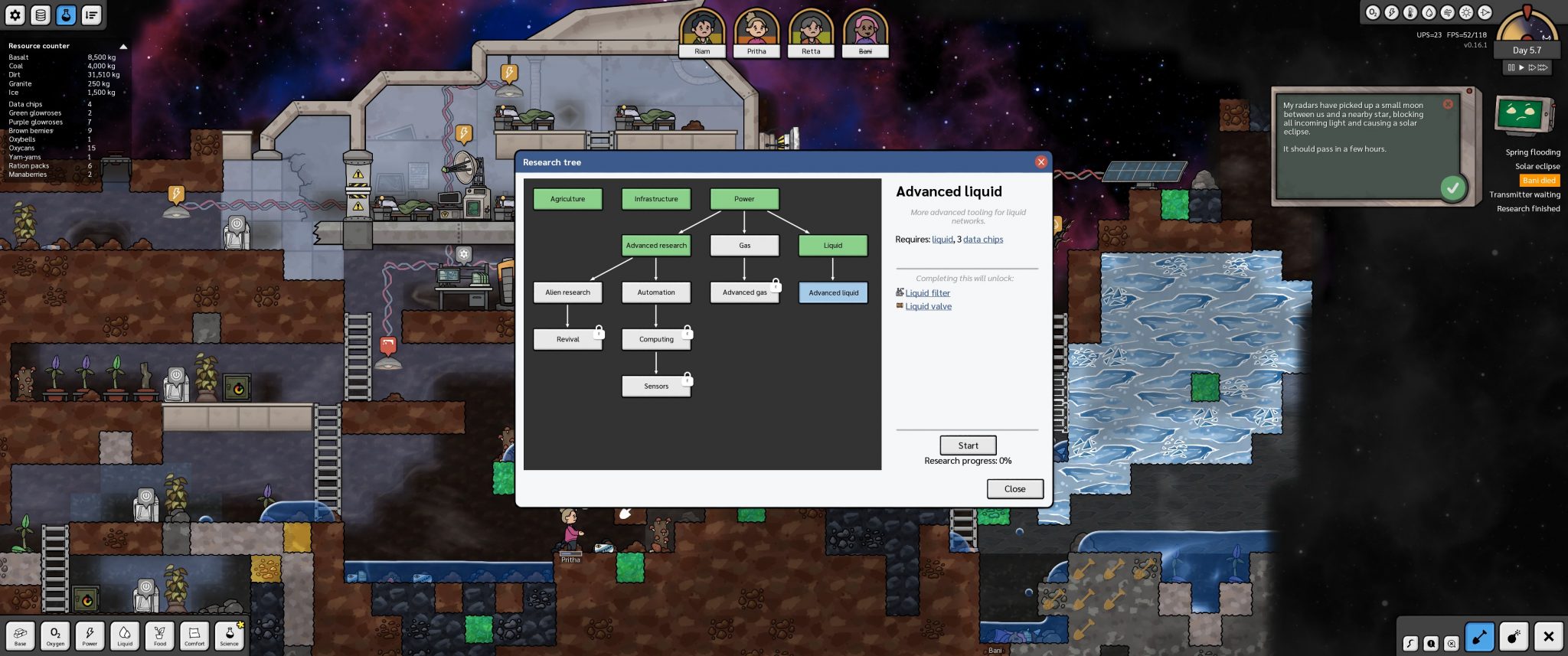Select the locked Computing research node
Viewport: 1568px width, 656px height.
[656, 339]
